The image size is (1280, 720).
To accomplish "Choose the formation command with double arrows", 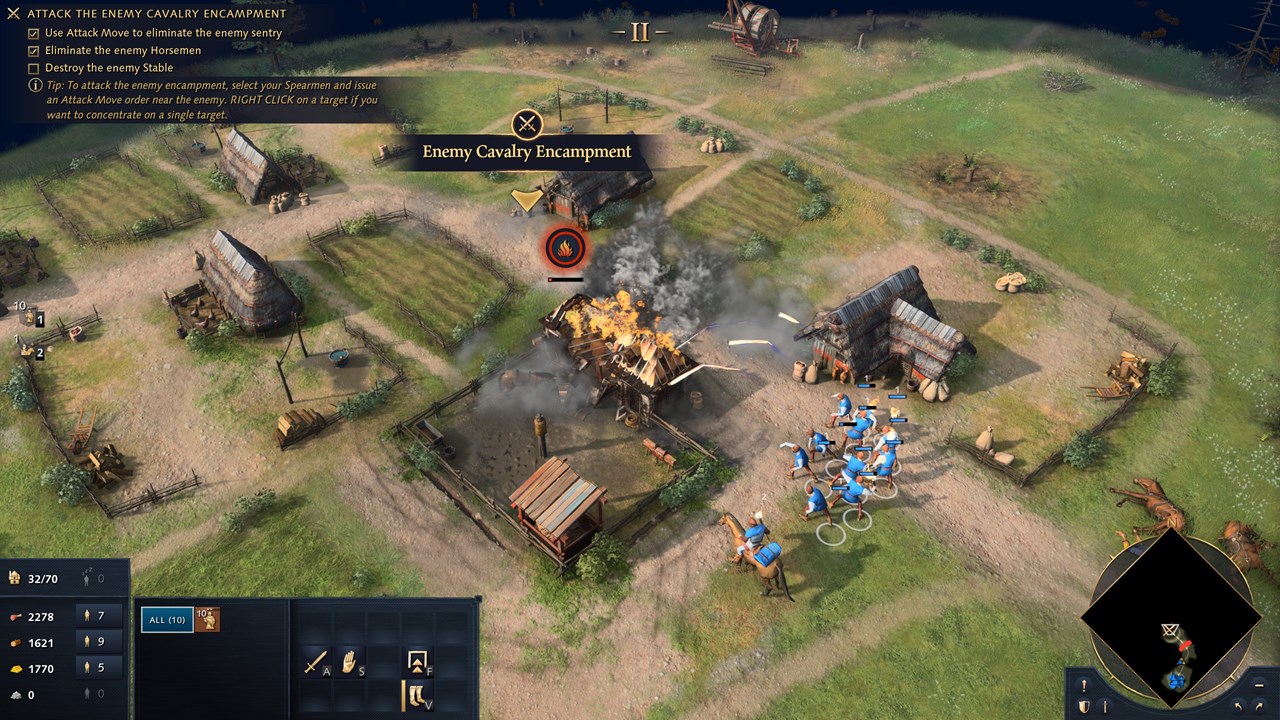I will click(417, 661).
